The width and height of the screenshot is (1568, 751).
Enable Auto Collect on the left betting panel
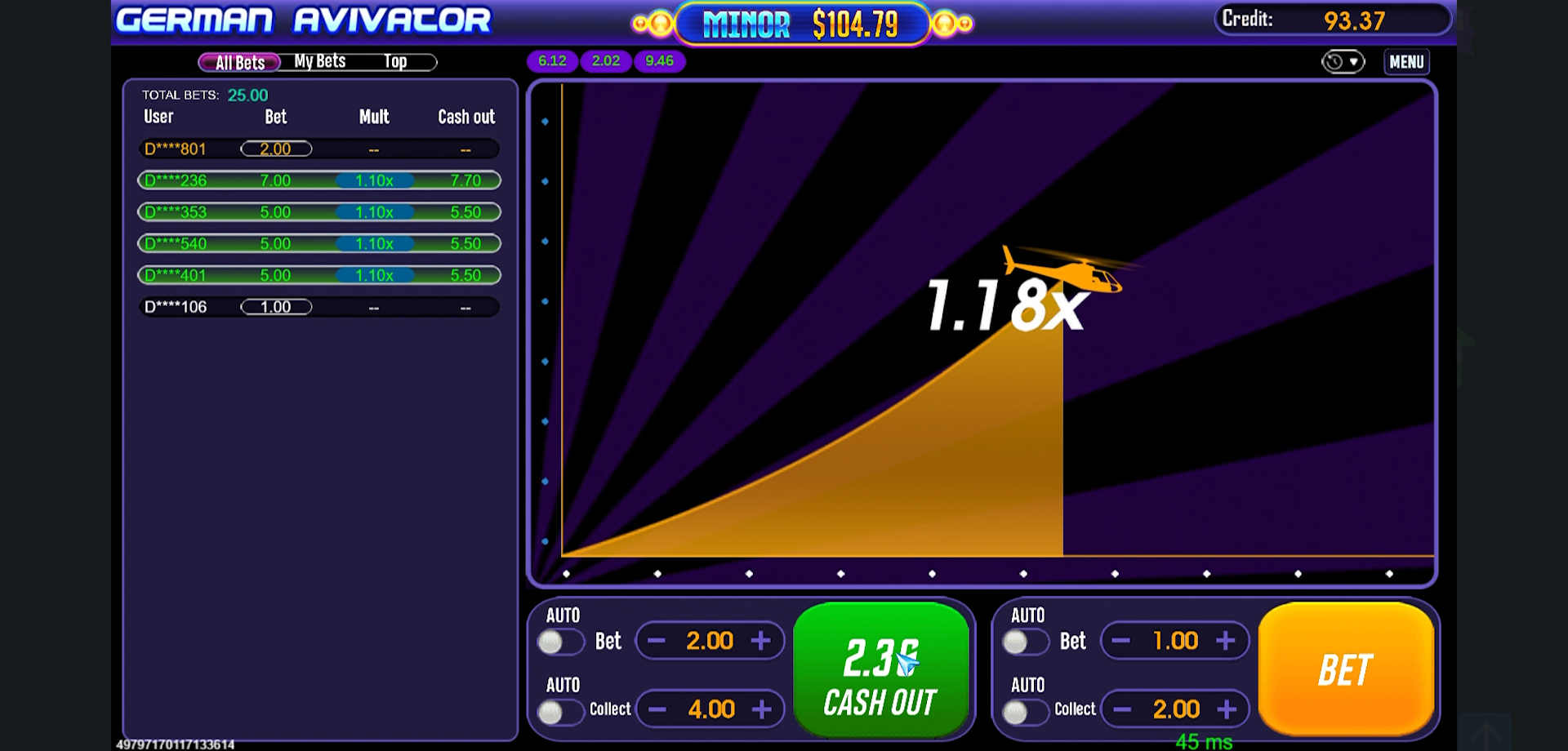click(x=561, y=711)
